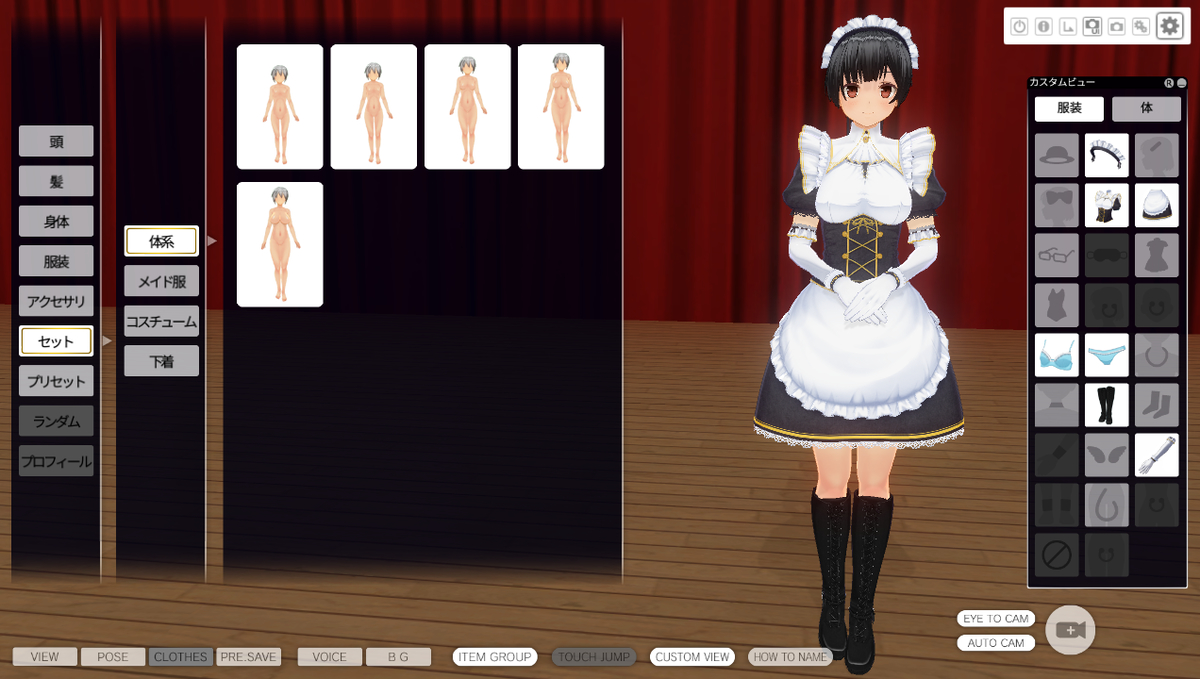Image resolution: width=1200 pixels, height=679 pixels.
Task: Open the プリセット preset menu
Action: pyautogui.click(x=56, y=381)
